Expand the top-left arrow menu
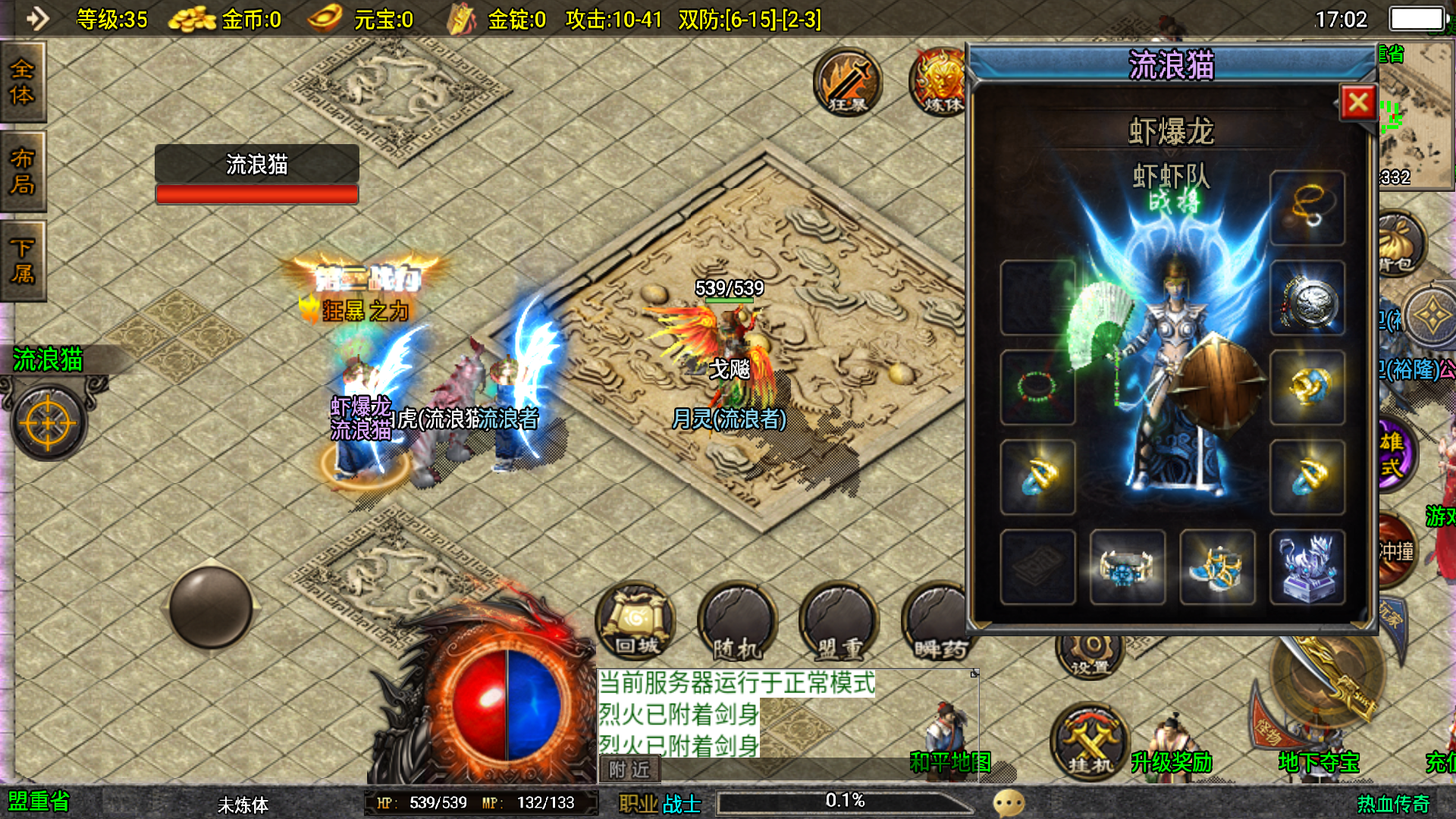Viewport: 1456px width, 819px height. tap(36, 18)
